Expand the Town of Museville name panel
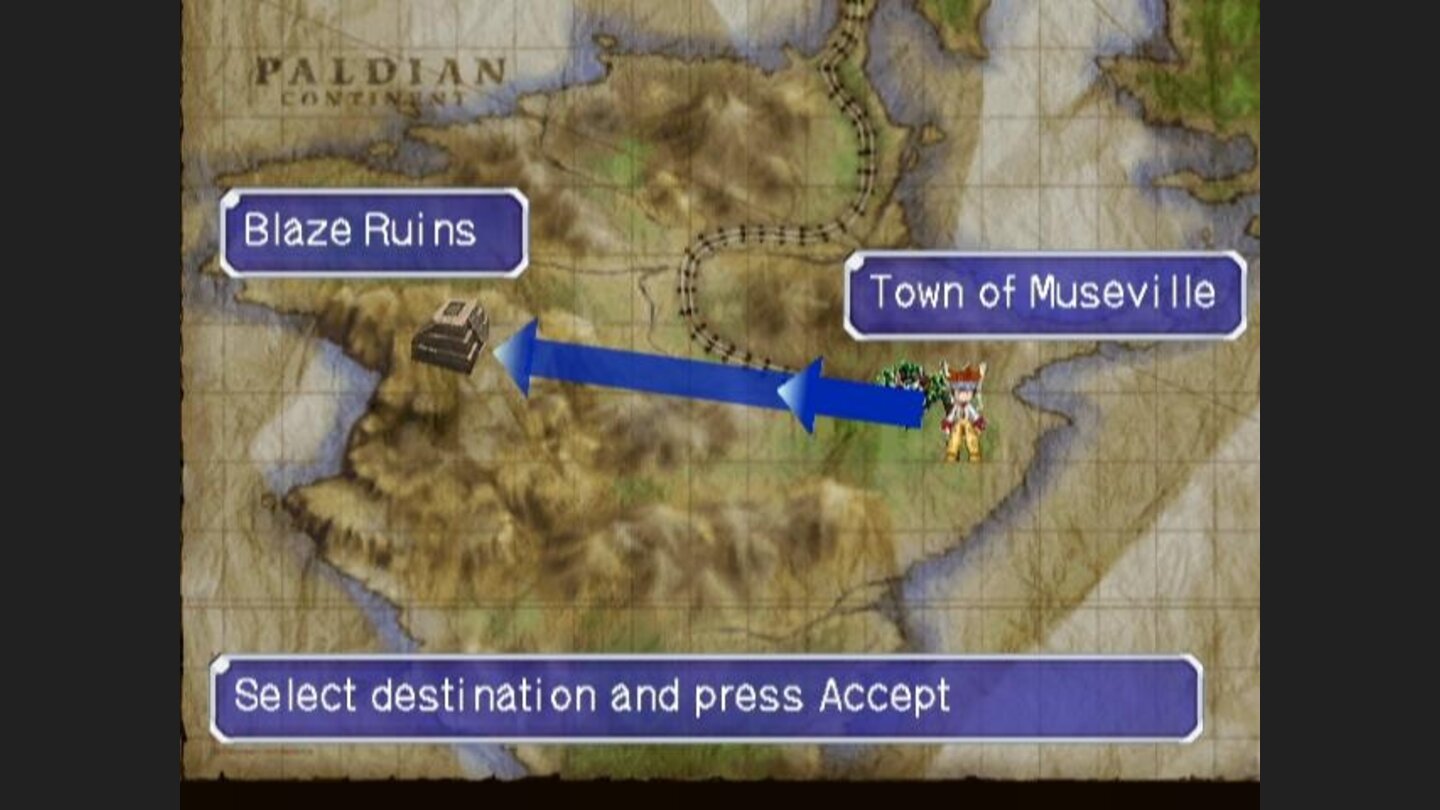The width and height of the screenshot is (1440, 810). 1040,293
